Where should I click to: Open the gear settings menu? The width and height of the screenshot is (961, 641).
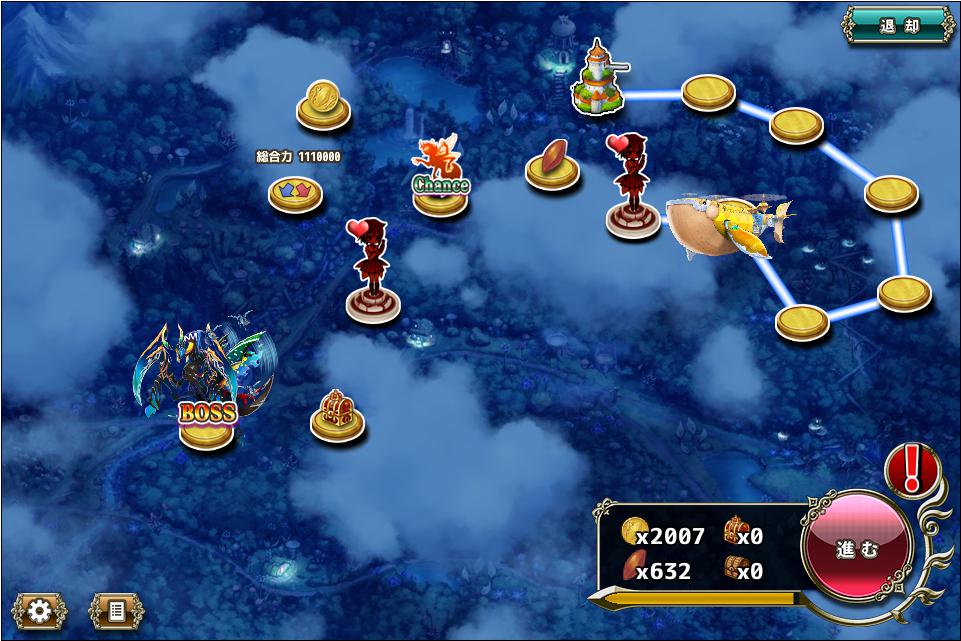(x=39, y=610)
